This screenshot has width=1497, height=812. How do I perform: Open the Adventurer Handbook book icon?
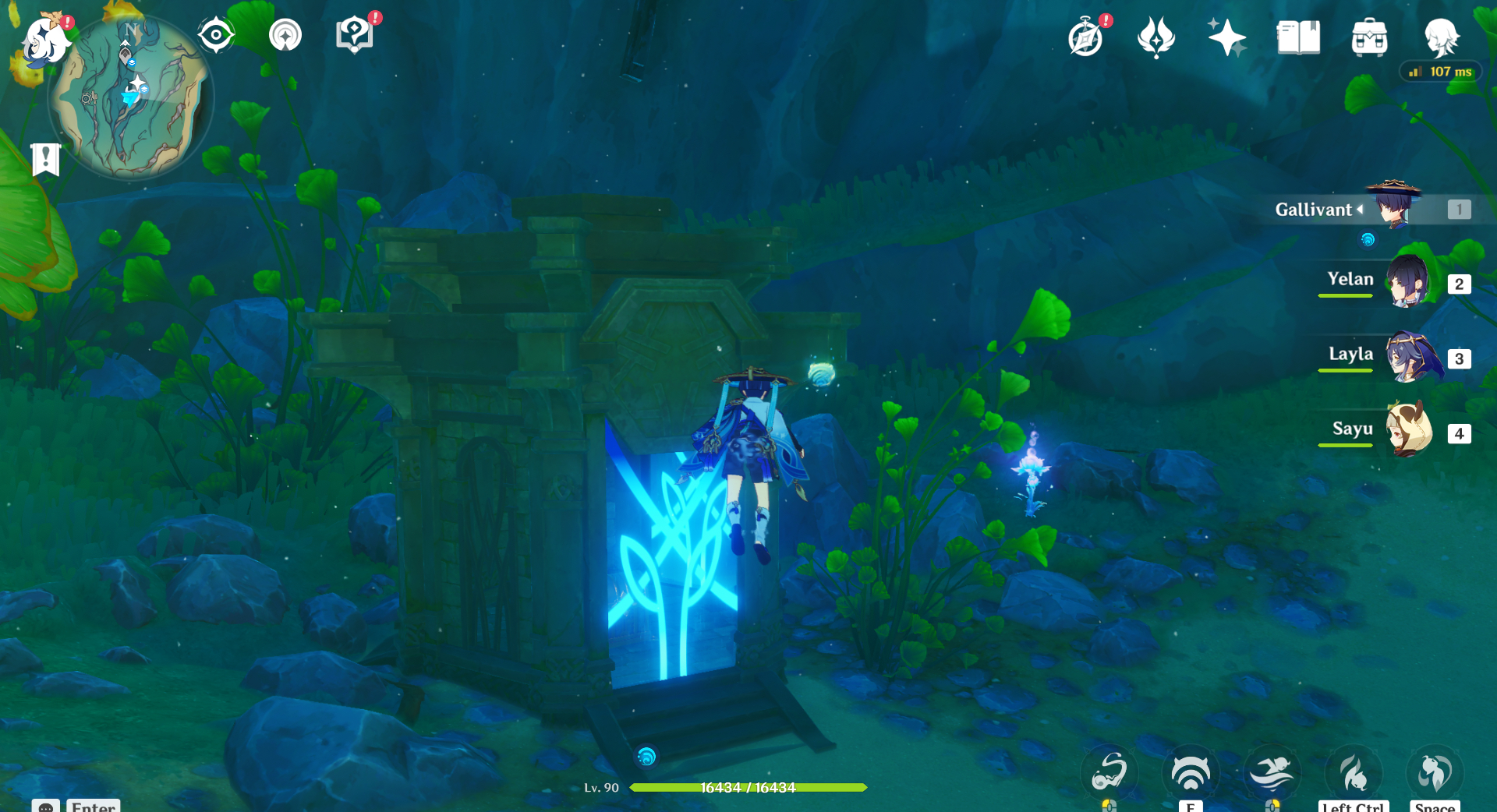pyautogui.click(x=1298, y=36)
